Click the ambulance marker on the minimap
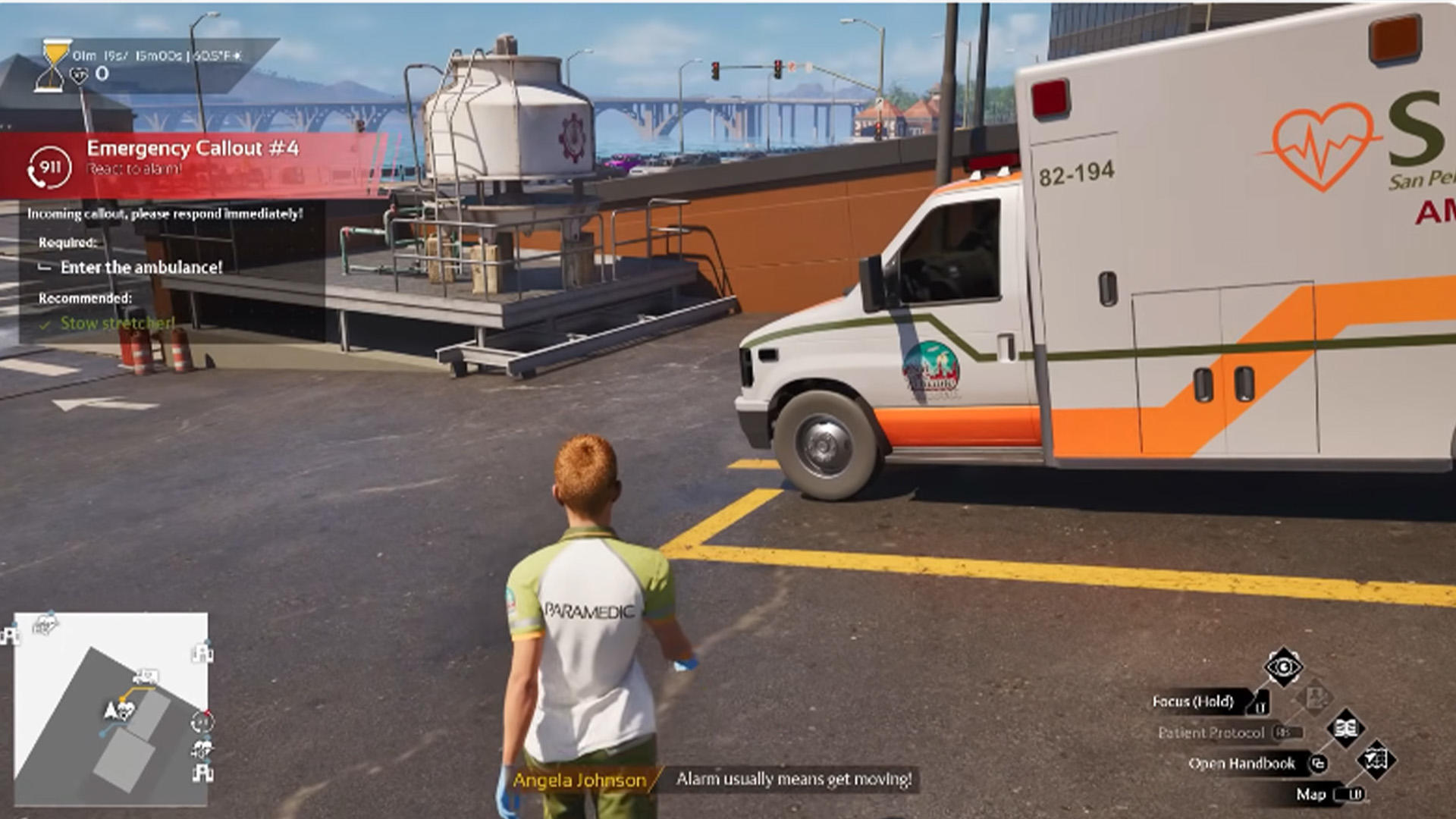Viewport: 1456px width, 819px height. point(145,676)
